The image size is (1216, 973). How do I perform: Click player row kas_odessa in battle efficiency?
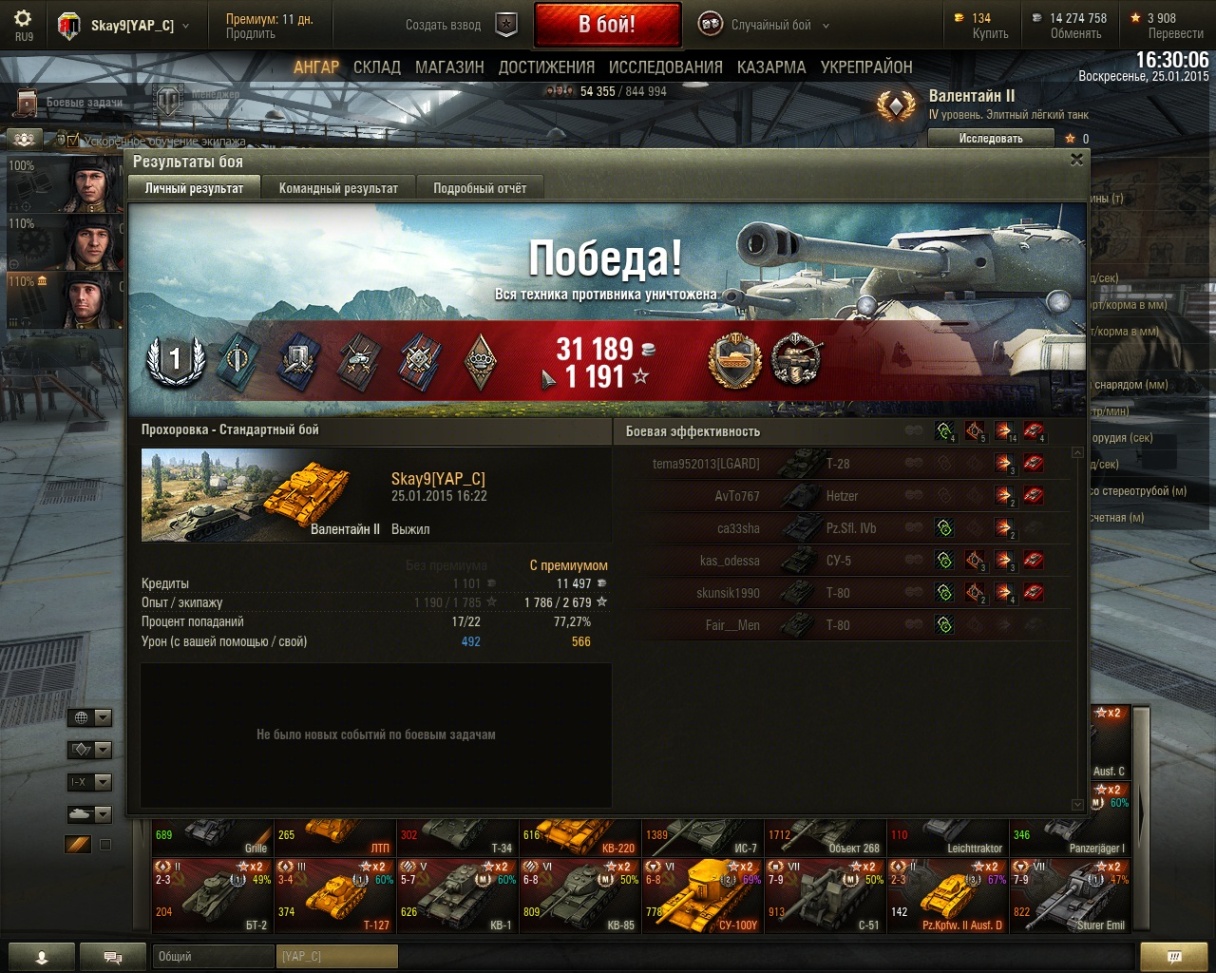730,561
